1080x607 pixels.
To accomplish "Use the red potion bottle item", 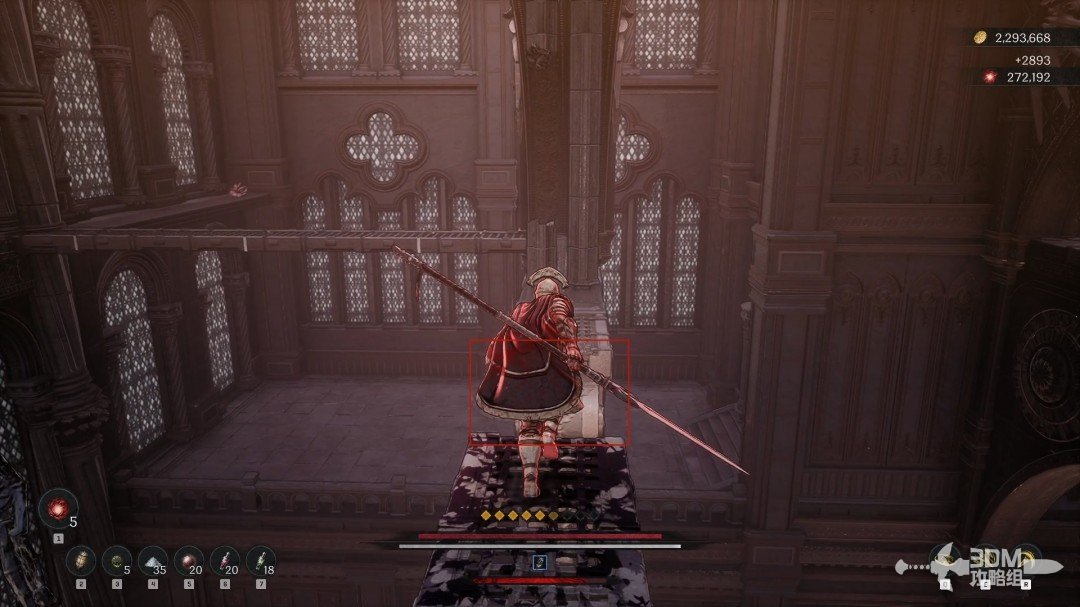I will (x=225, y=560).
